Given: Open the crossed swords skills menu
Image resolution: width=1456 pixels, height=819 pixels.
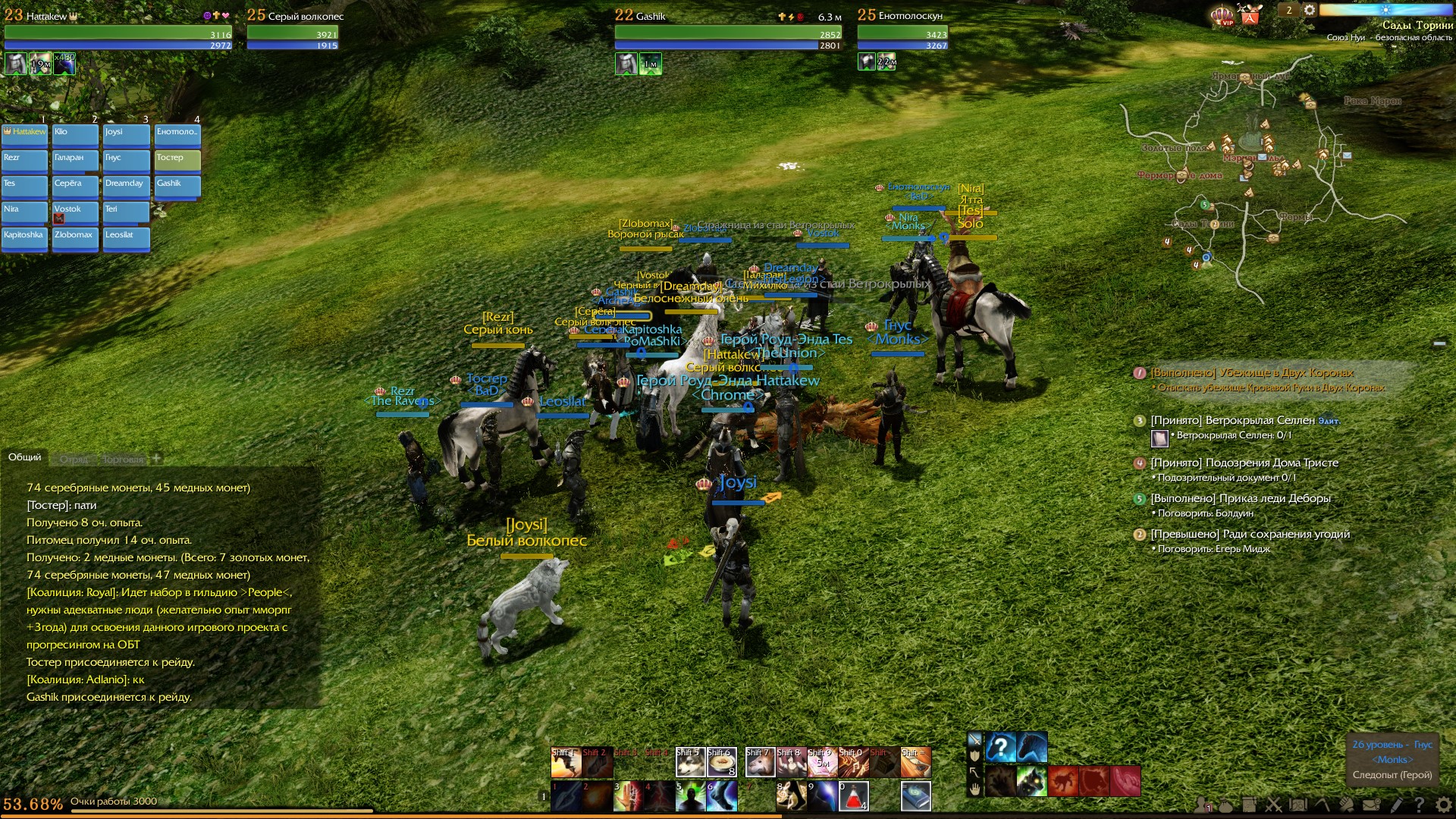Looking at the screenshot, I should coord(1273,805).
